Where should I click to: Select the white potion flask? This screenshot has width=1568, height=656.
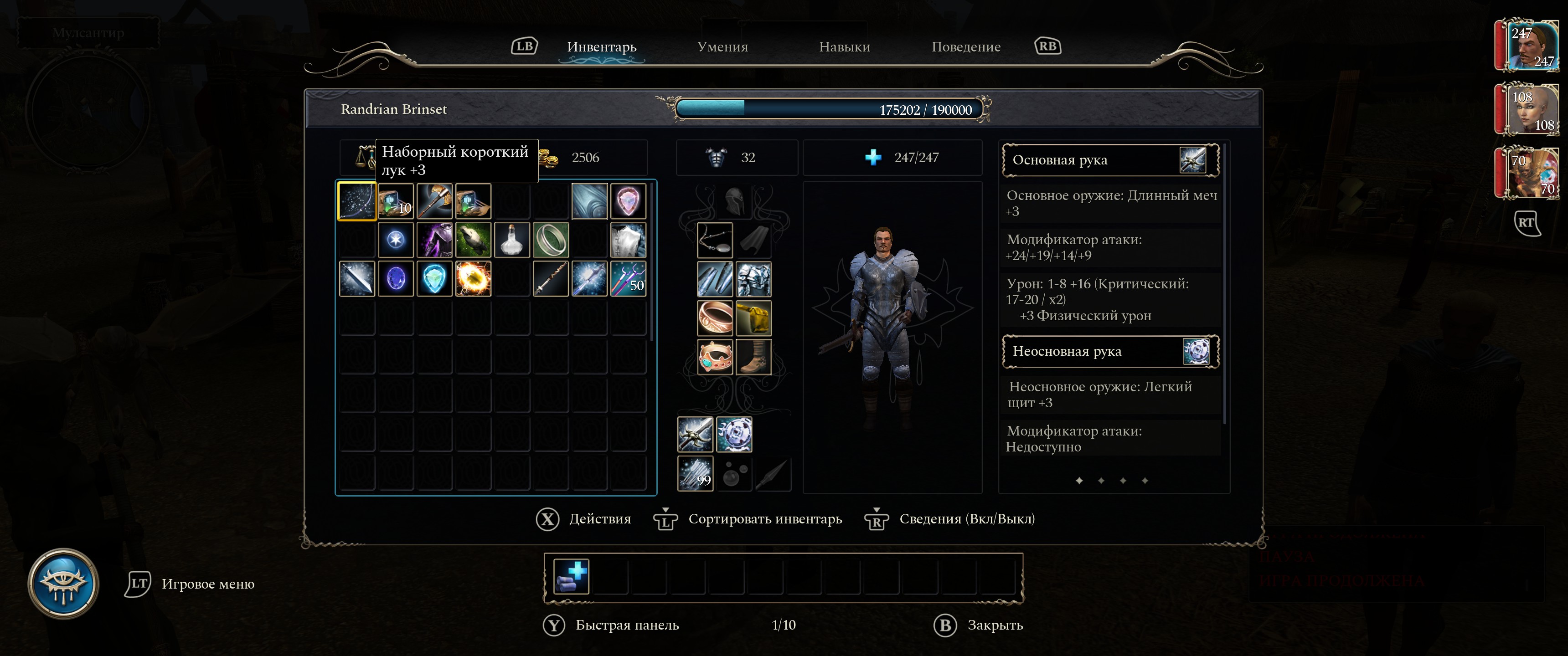point(512,240)
